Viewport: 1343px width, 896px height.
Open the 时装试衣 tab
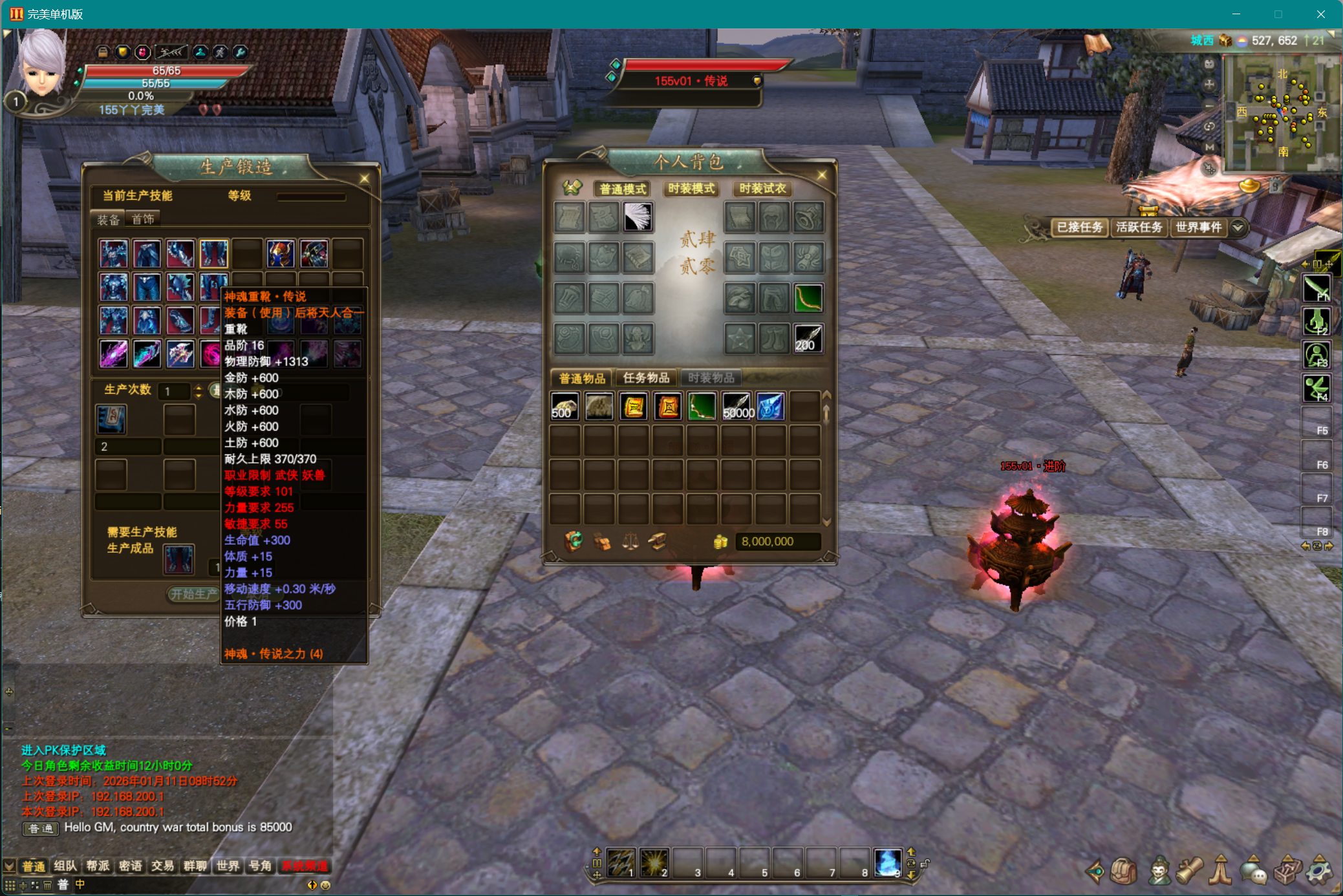pyautogui.click(x=762, y=189)
